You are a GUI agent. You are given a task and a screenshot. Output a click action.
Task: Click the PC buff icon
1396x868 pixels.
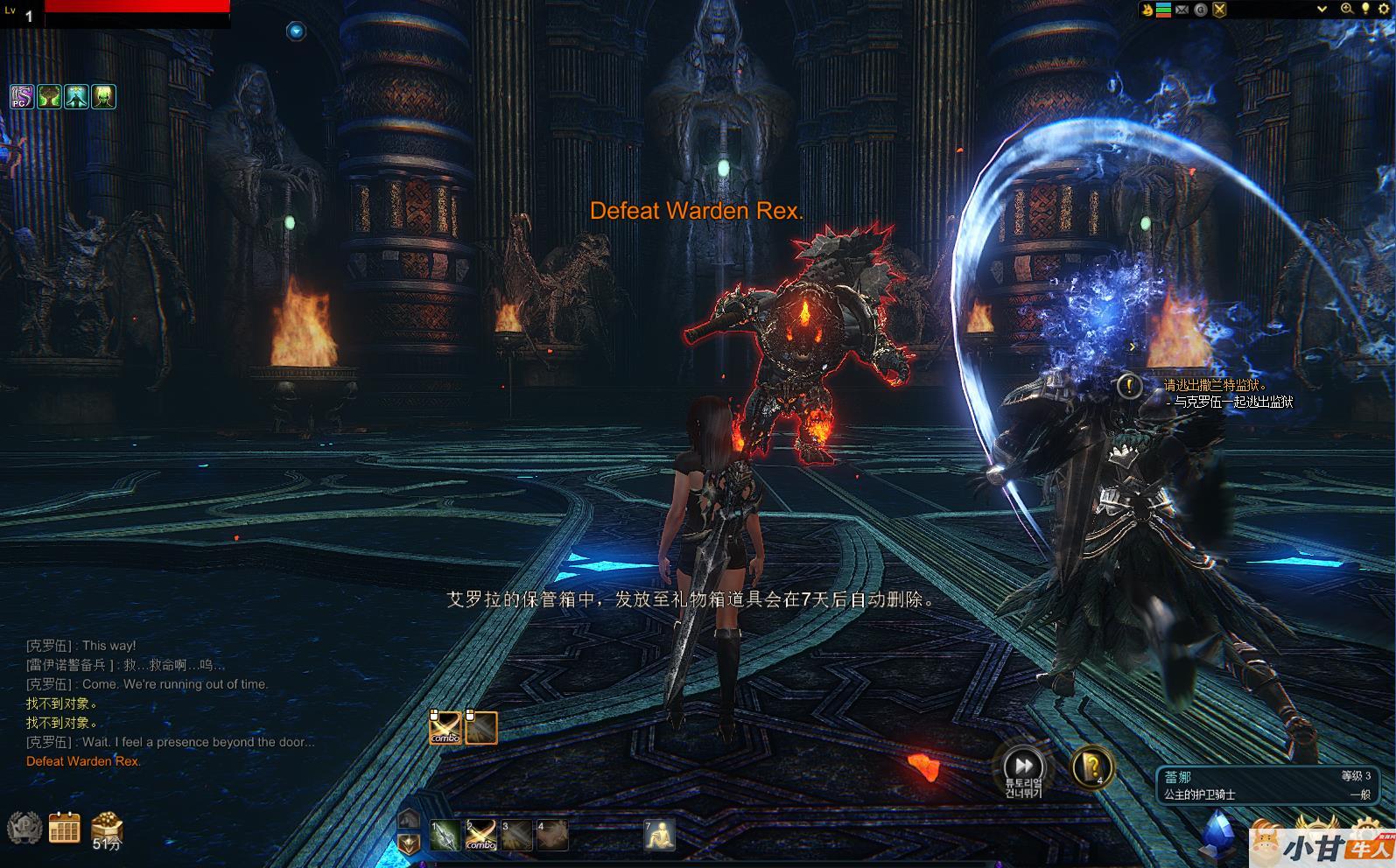(x=22, y=96)
